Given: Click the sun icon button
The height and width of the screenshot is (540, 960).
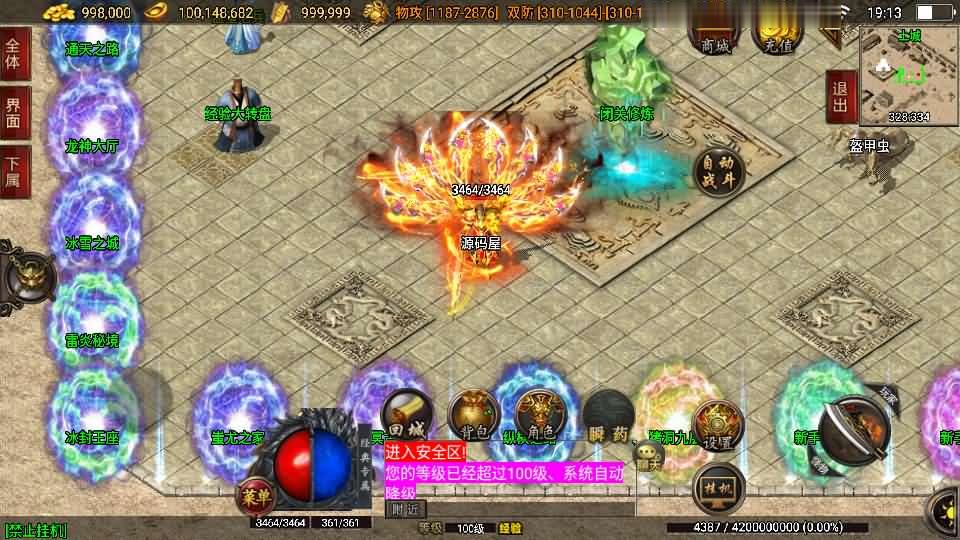Looking at the screenshot, I should click(x=945, y=508).
